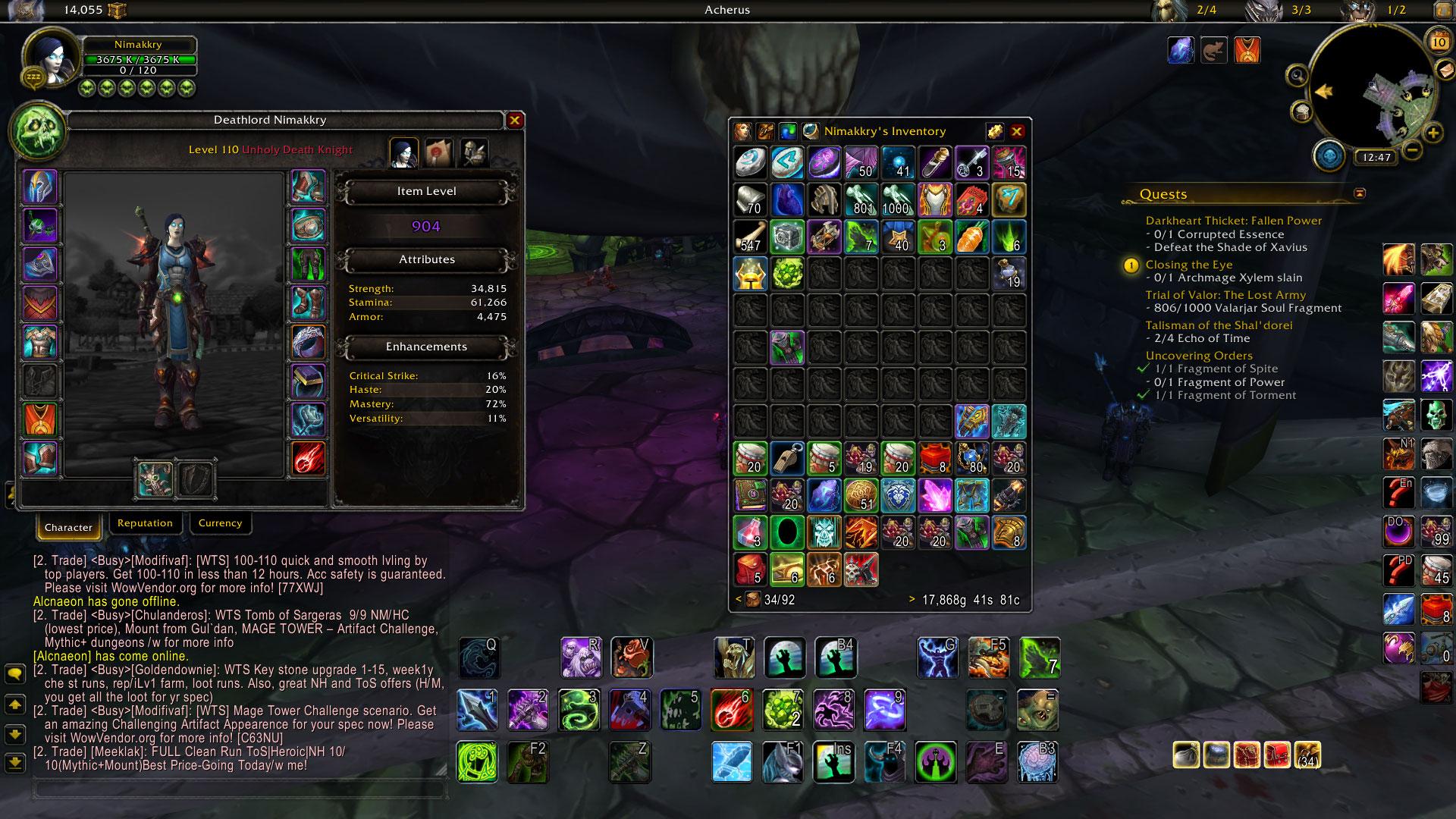Collapse the Quests tracker header
Image resolution: width=1456 pixels, height=819 pixels.
click(1359, 193)
